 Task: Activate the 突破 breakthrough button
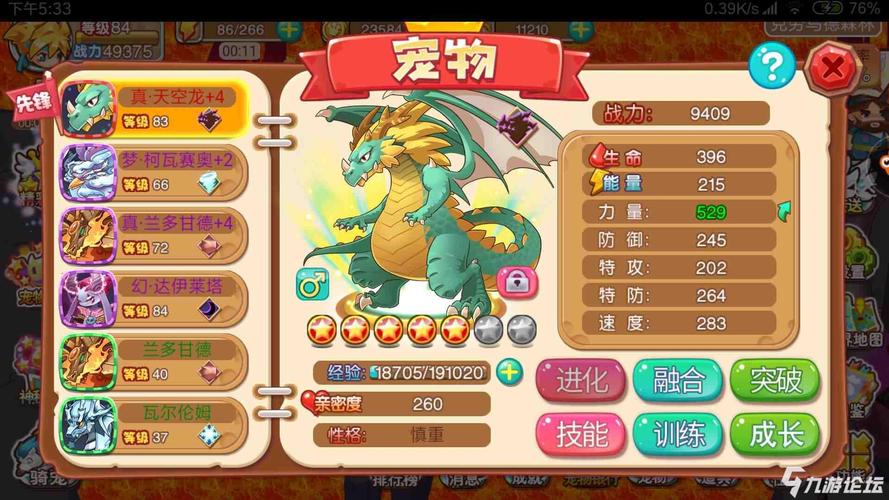point(774,380)
